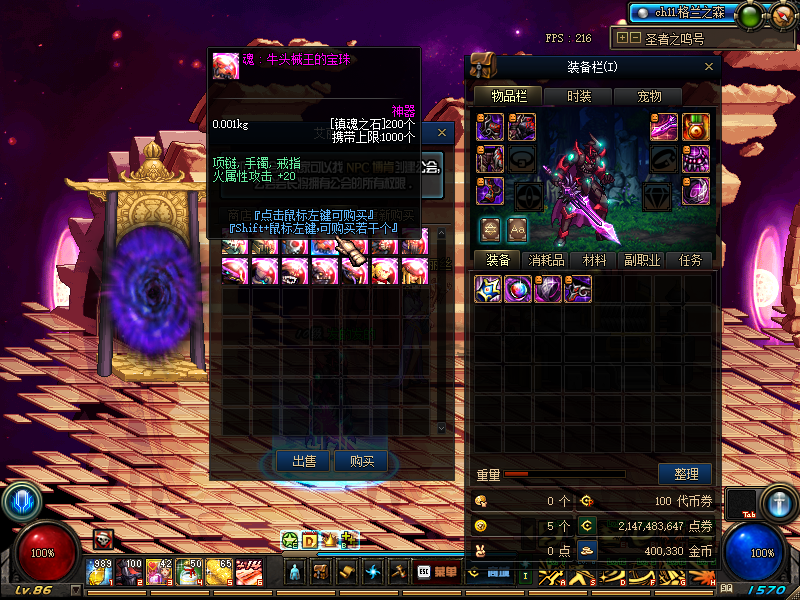Select the orange medal title slot
The height and width of the screenshot is (600, 800).
(695, 127)
